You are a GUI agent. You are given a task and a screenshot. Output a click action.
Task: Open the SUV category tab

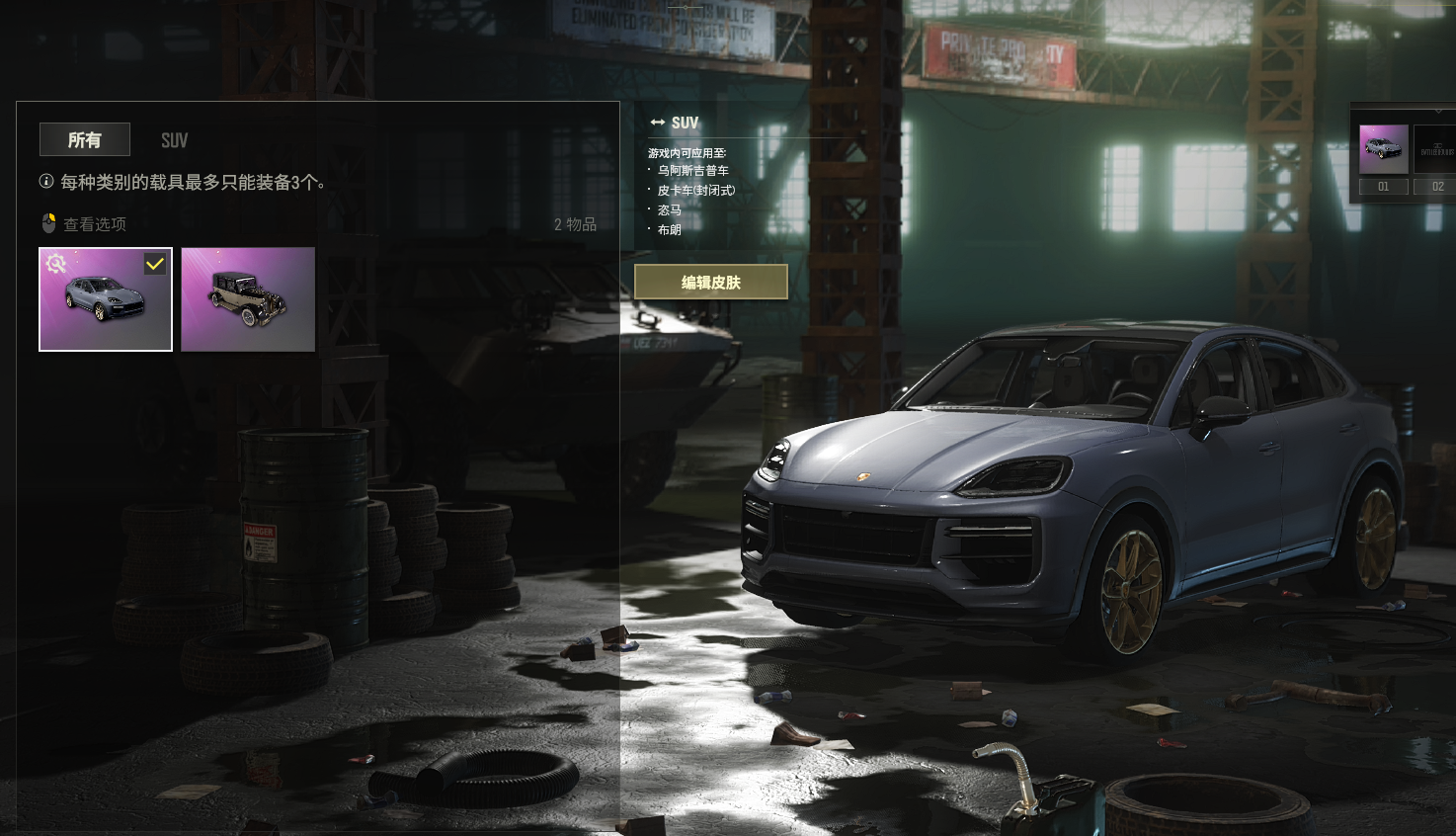(174, 140)
